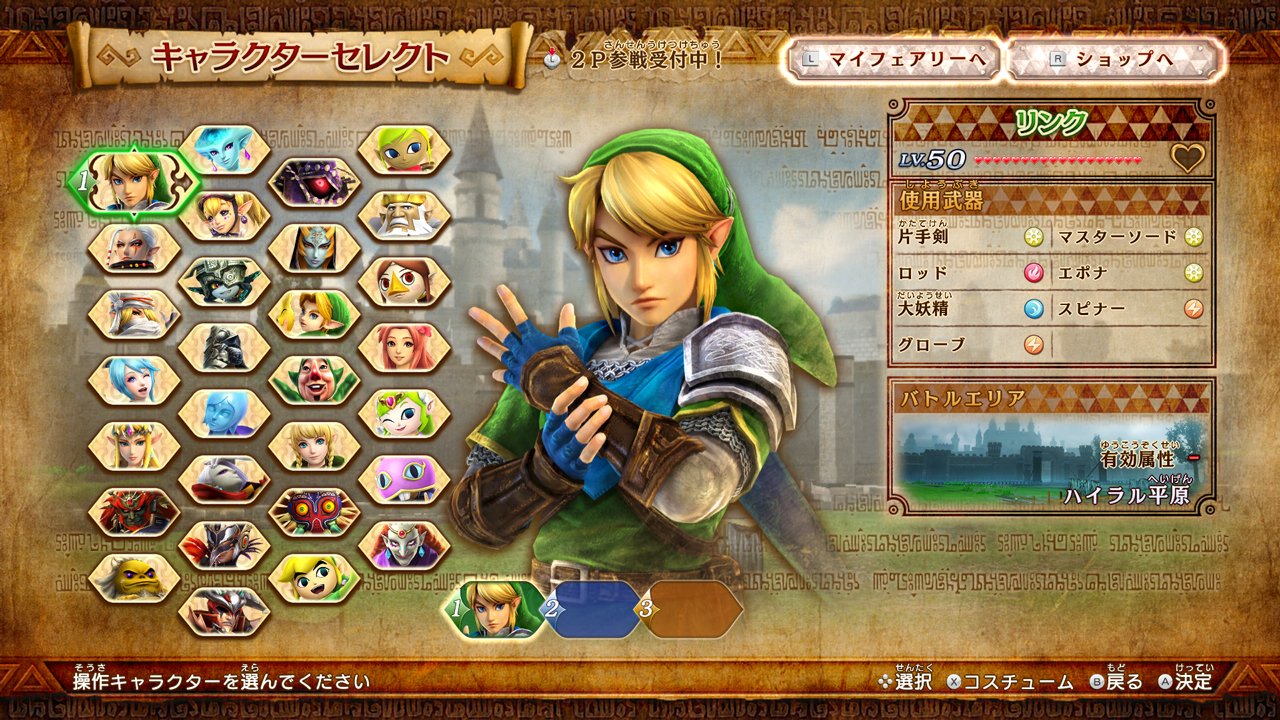Open ショップへ with the R button prompt
This screenshot has width=1280, height=720.
1110,60
